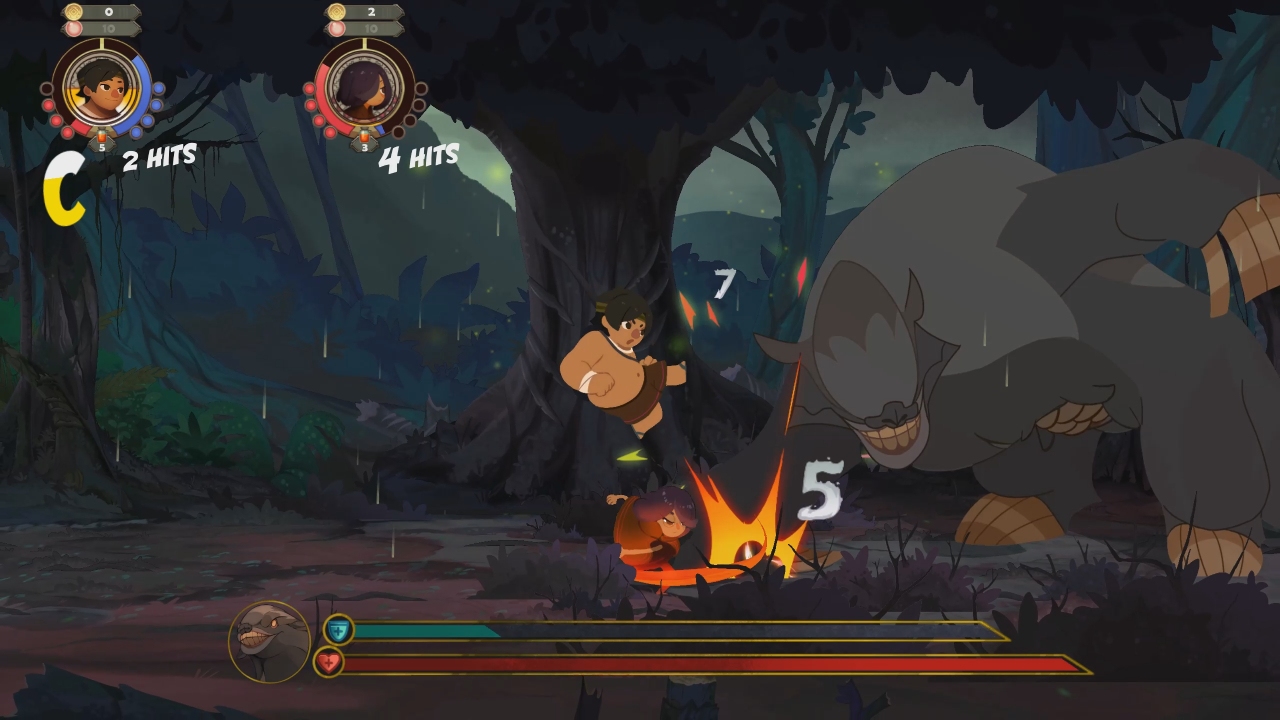The height and width of the screenshot is (720, 1280).
Task: Click the boss's red health bar
Action: coord(700,661)
